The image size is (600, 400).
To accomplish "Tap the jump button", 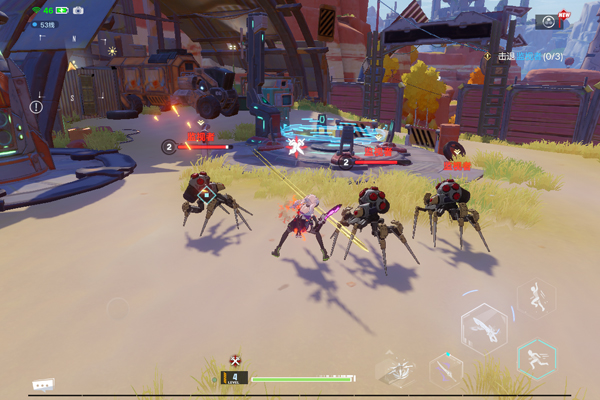I will click(x=536, y=298).
